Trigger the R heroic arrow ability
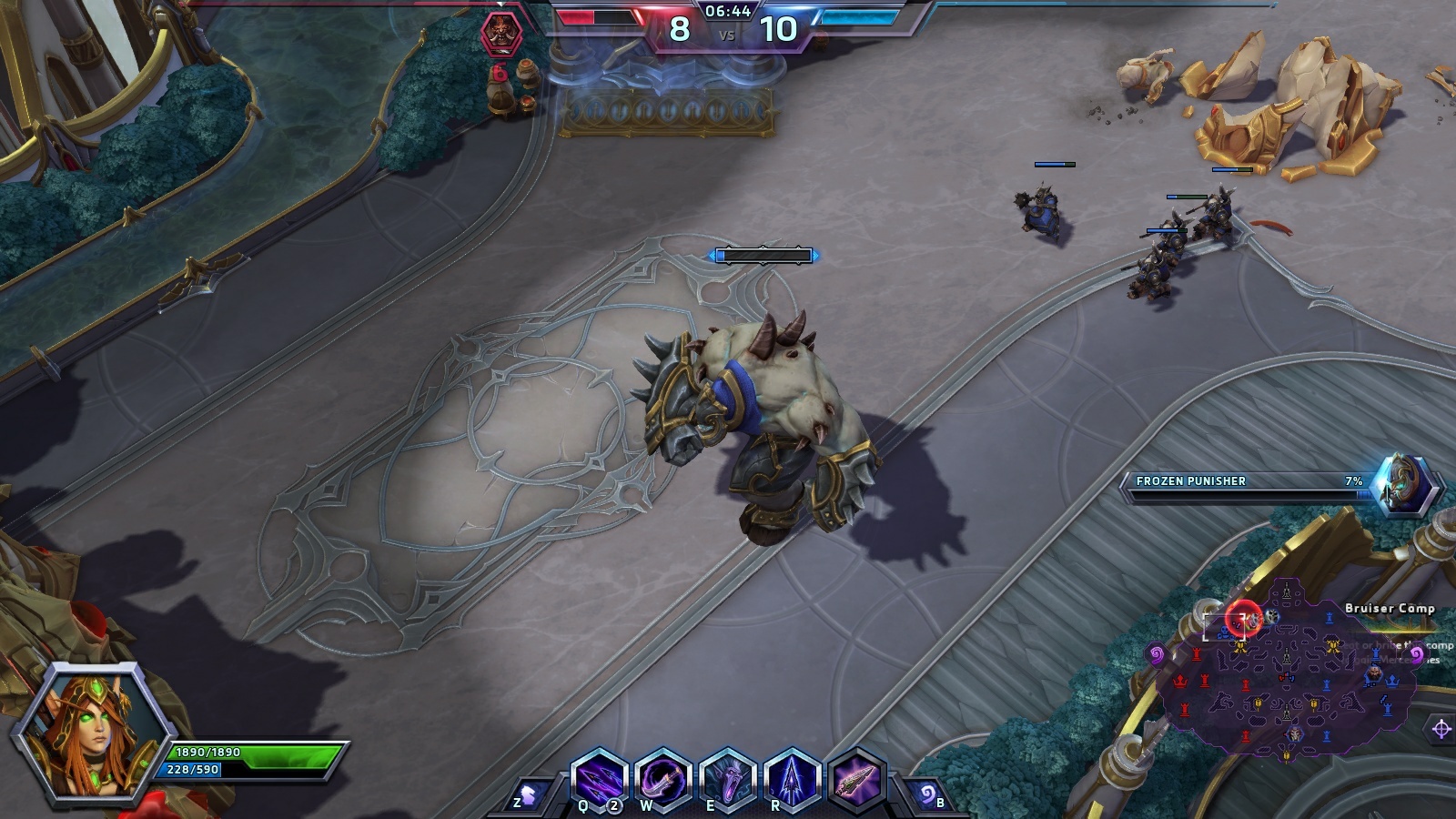The width and height of the screenshot is (1456, 819). pos(793,779)
